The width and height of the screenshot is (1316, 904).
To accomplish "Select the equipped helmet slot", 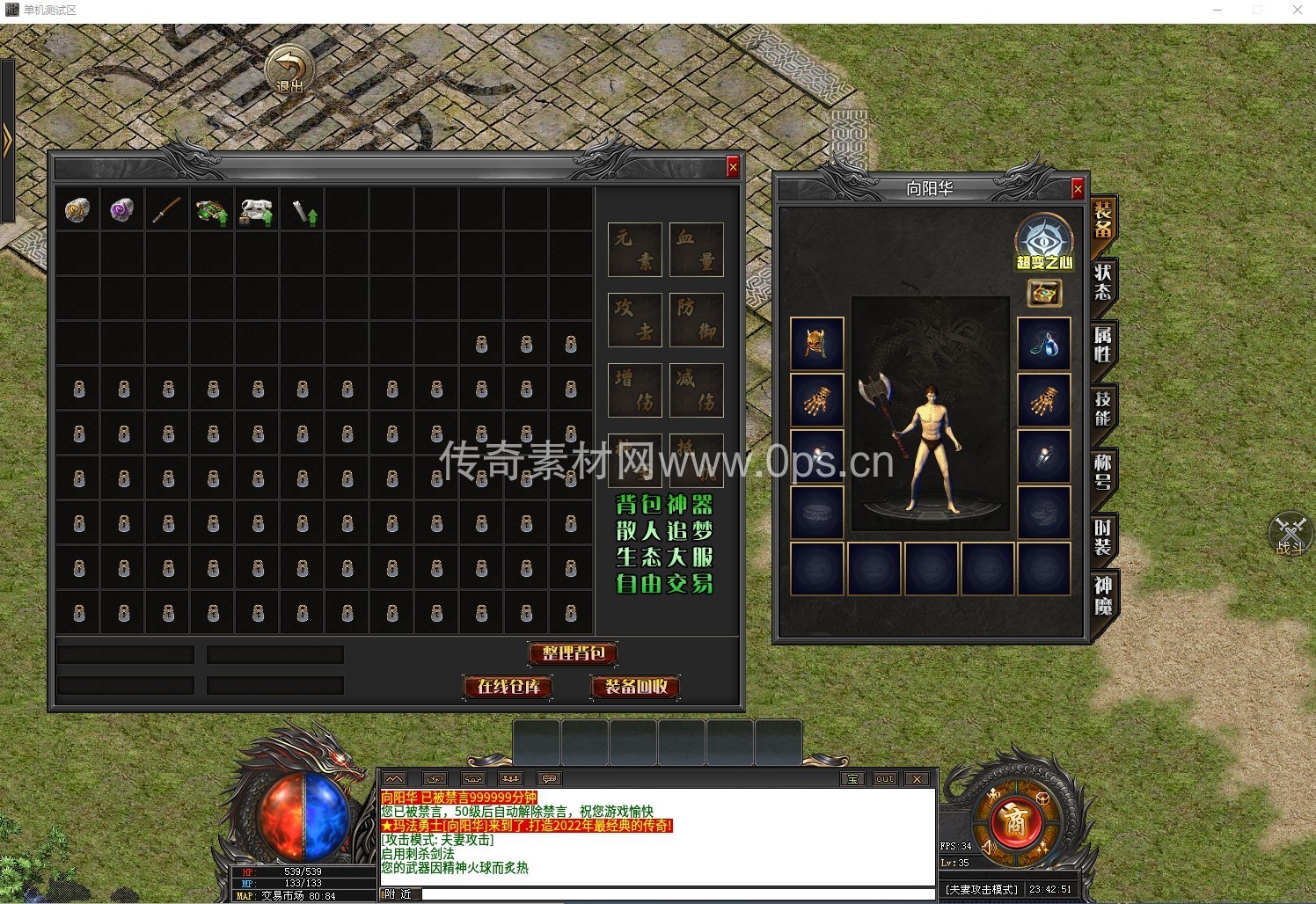I will click(x=817, y=343).
